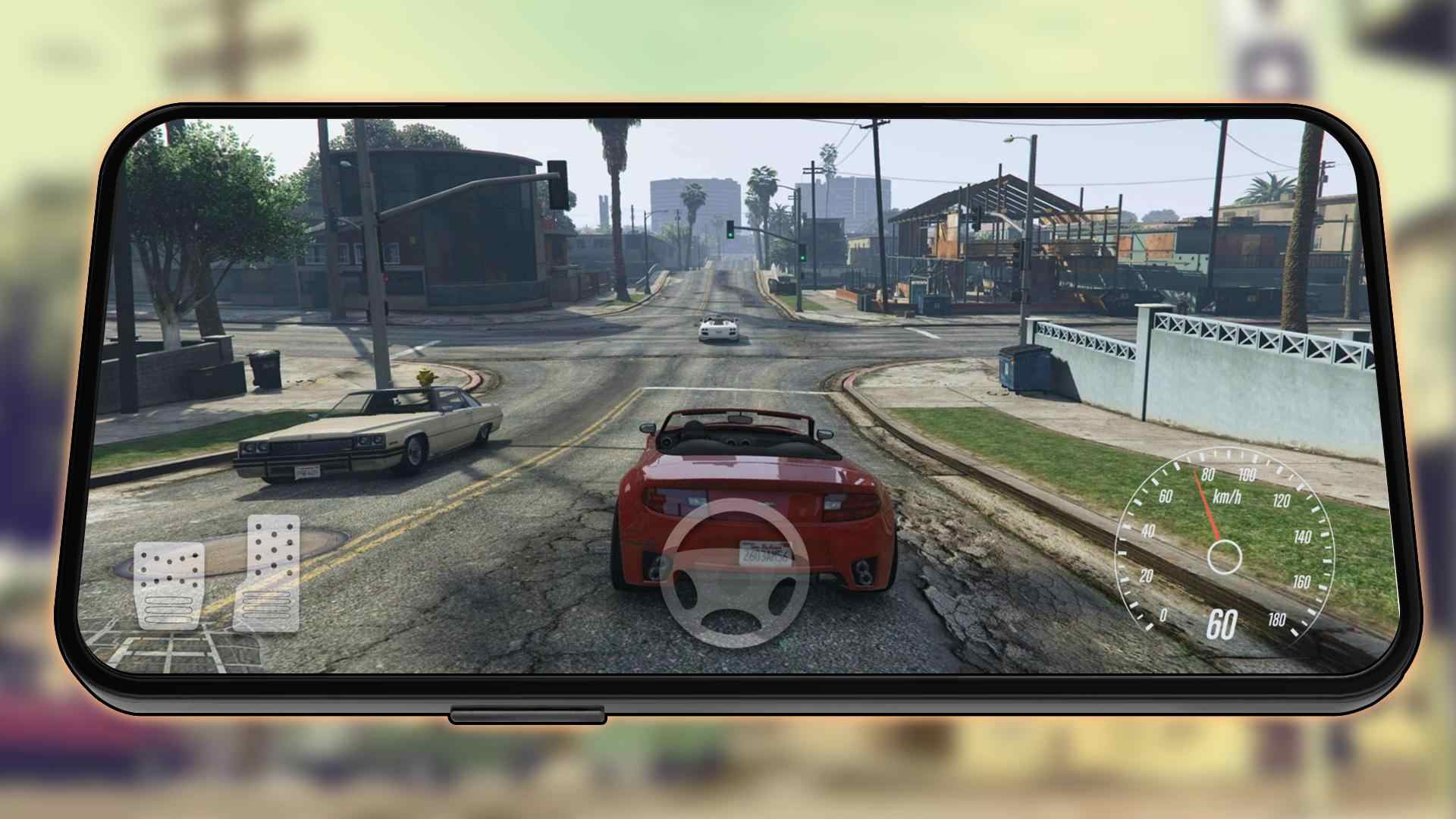Tap the yellow fire hydrant near the sidewalk

tap(425, 377)
